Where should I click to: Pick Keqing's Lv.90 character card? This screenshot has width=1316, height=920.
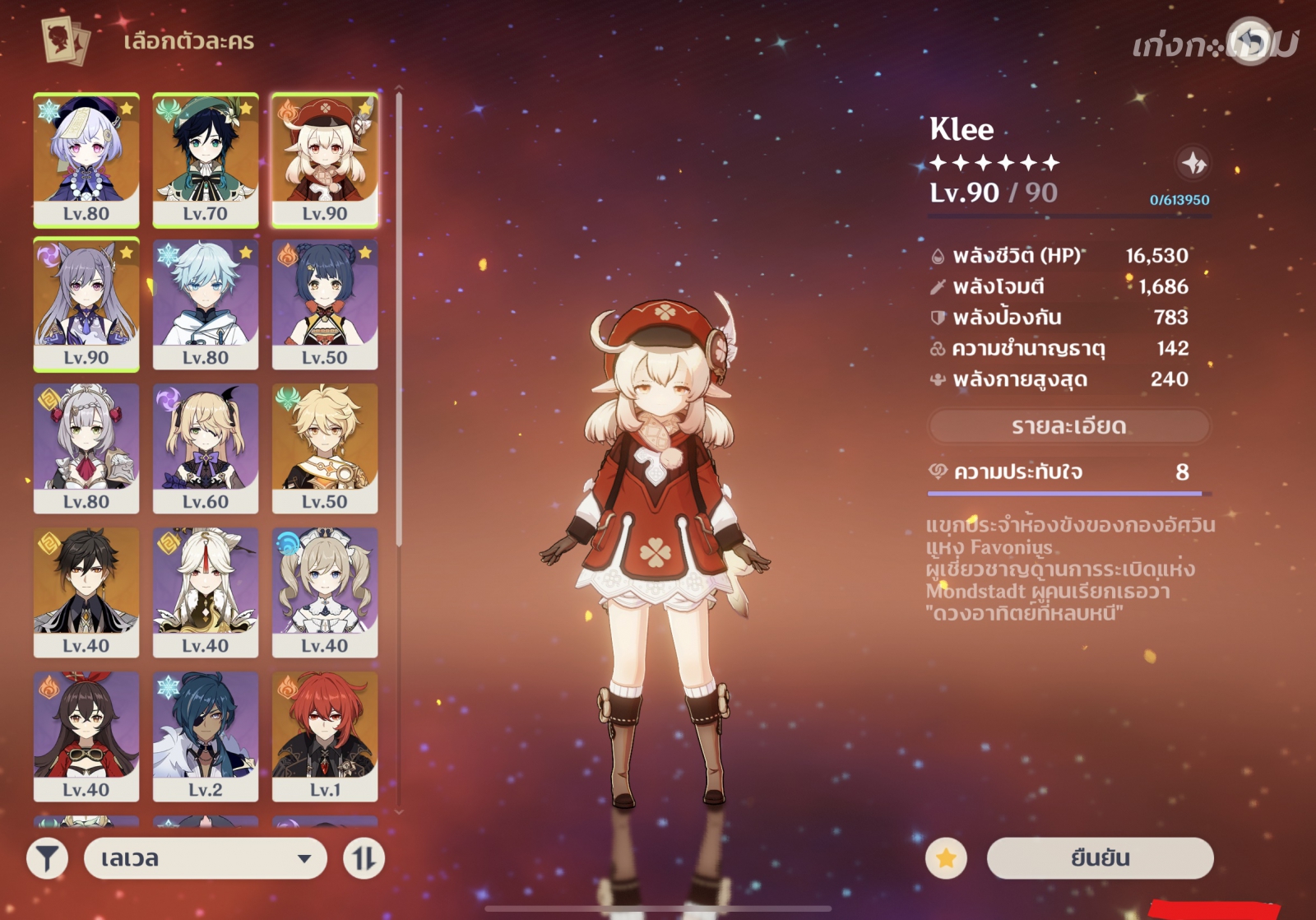(x=86, y=304)
